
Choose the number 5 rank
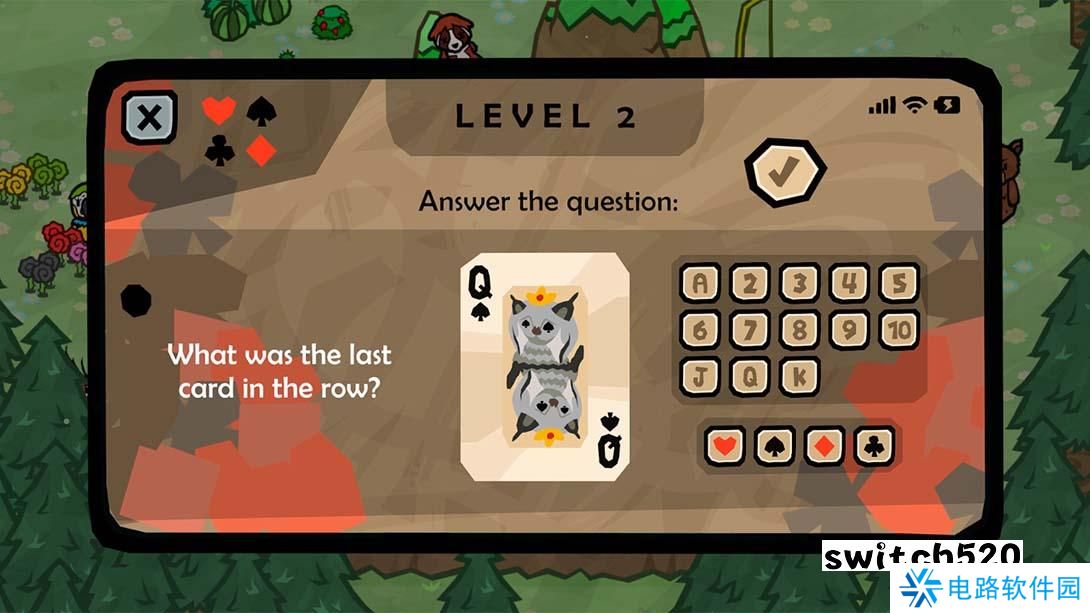pos(898,284)
